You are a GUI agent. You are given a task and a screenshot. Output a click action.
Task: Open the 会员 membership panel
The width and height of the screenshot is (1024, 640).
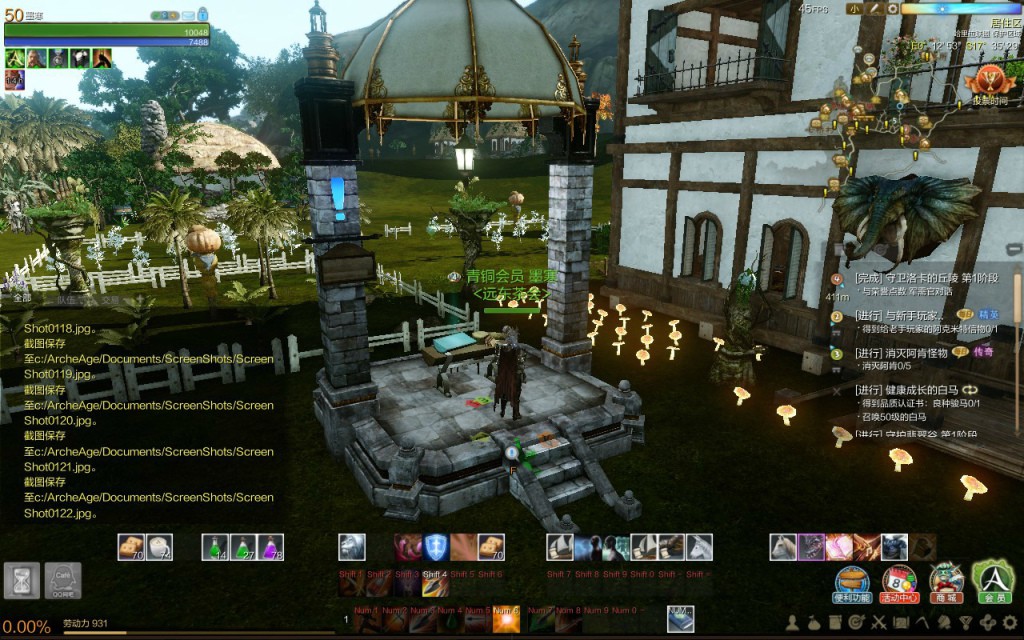coord(994,580)
